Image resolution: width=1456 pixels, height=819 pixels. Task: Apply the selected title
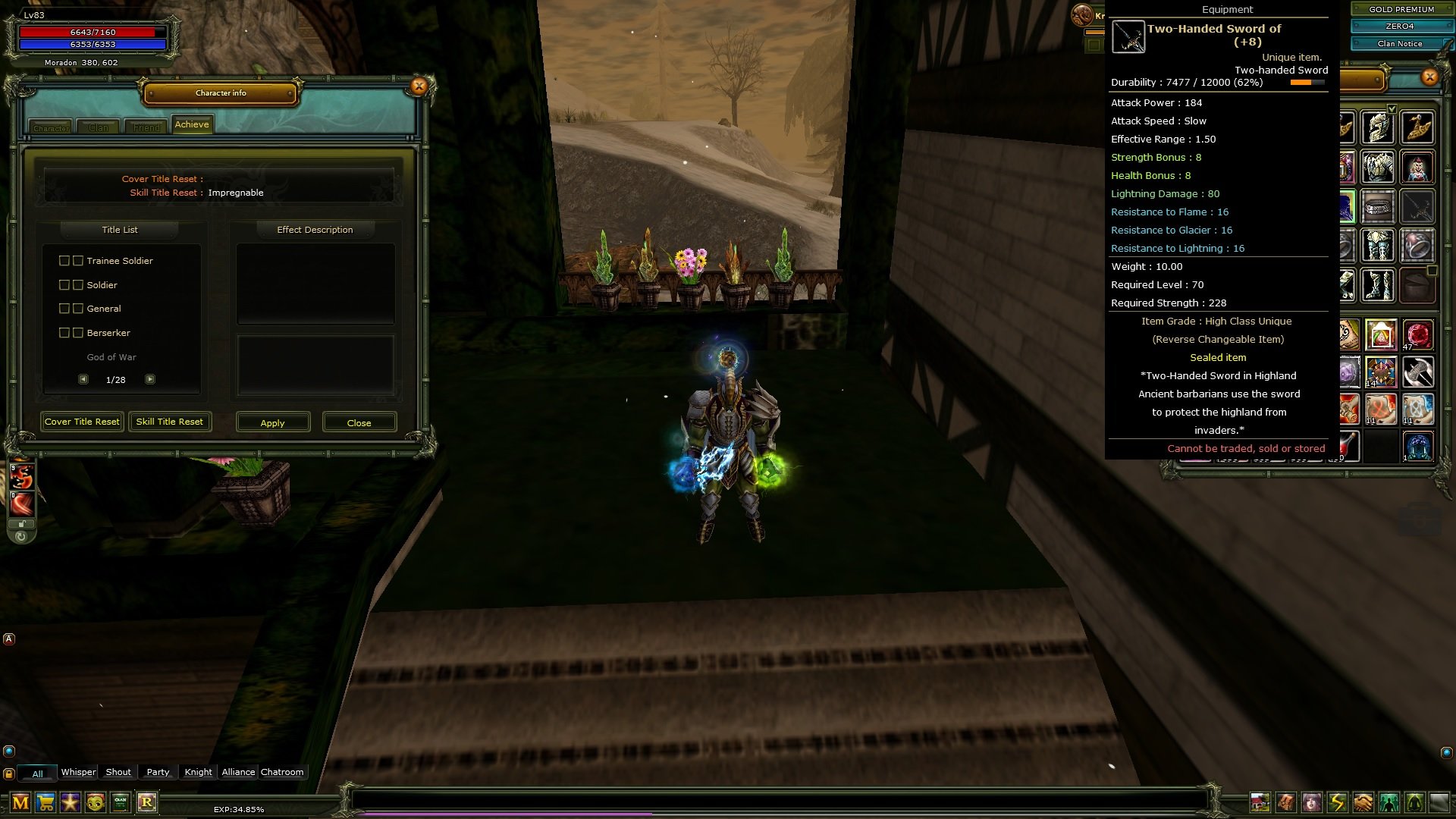pyautogui.click(x=273, y=422)
